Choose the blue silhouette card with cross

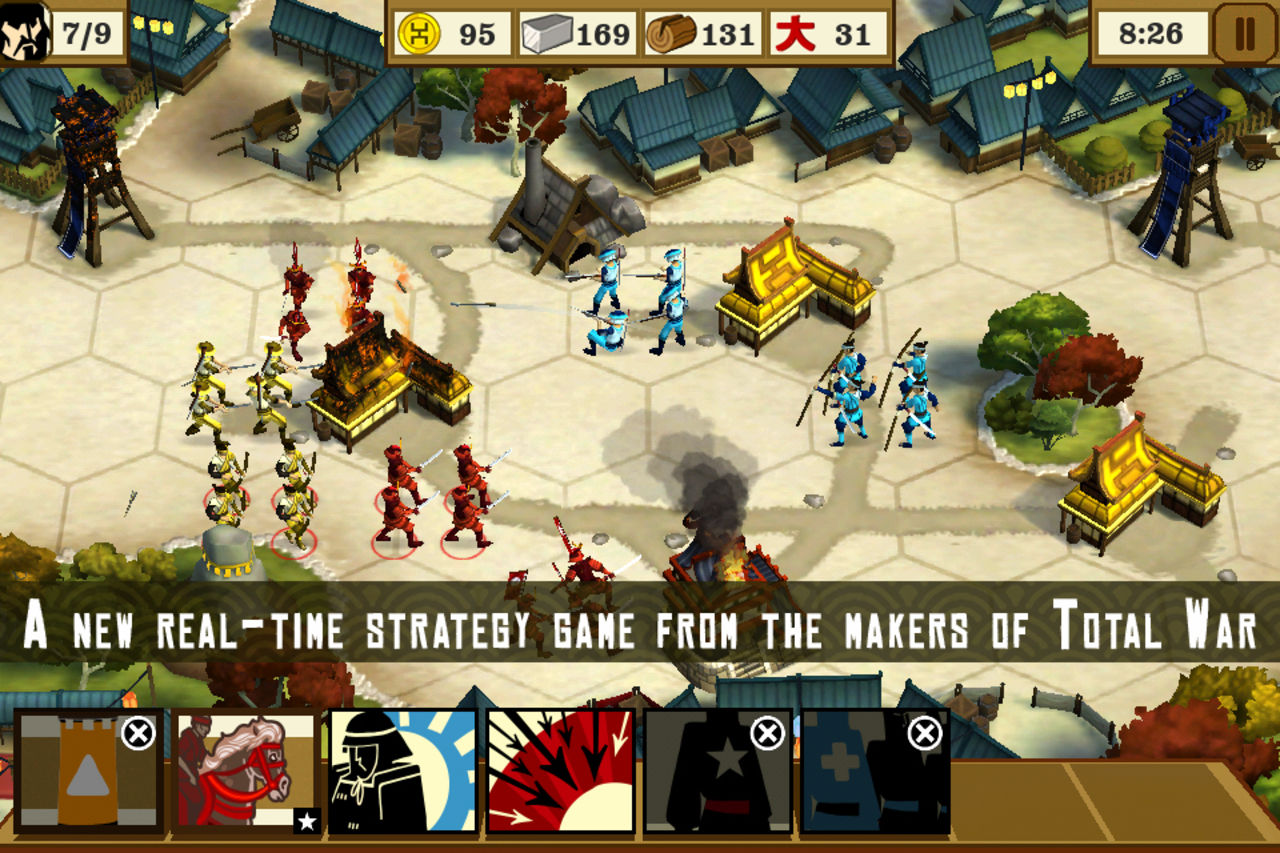[875, 771]
